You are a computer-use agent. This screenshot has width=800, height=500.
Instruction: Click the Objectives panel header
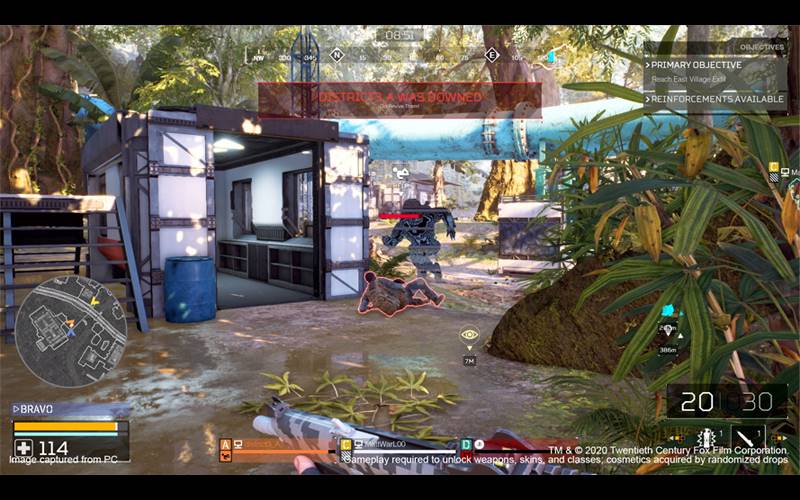tap(767, 46)
